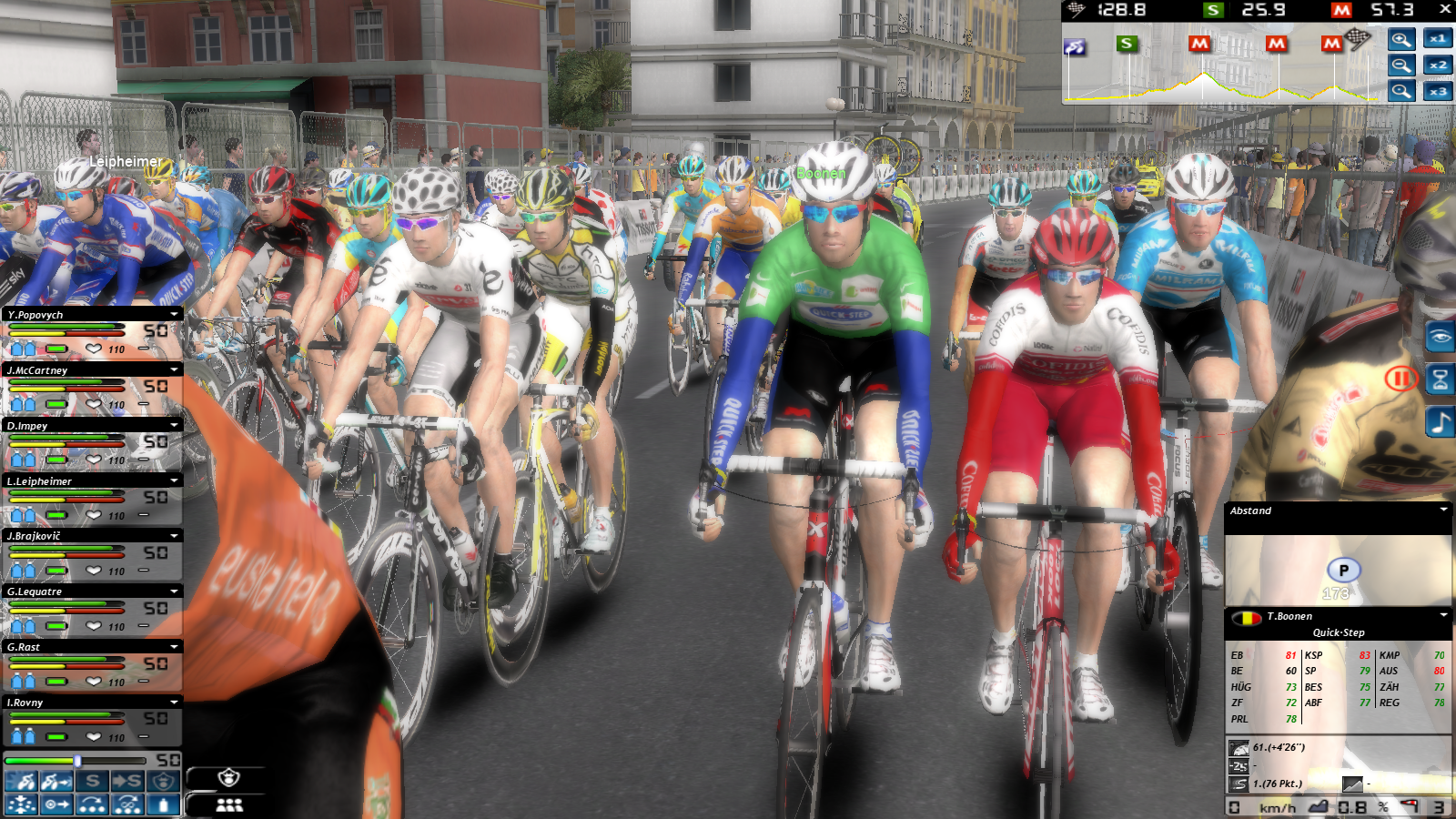Select the relay arrow over dots order
Screen dimensions: 1456x819
coord(91,804)
